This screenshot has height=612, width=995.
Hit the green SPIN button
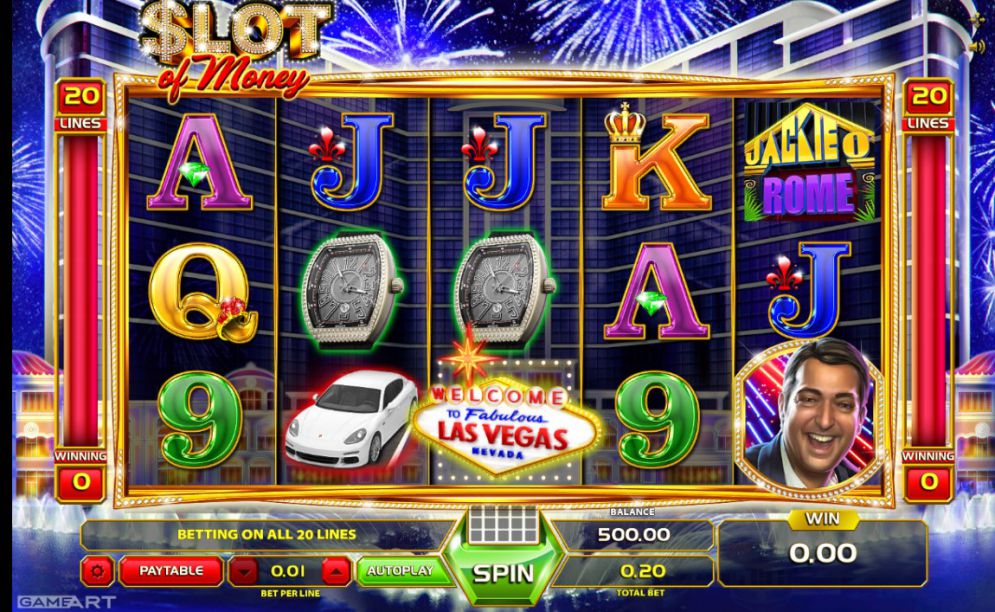(x=503, y=574)
